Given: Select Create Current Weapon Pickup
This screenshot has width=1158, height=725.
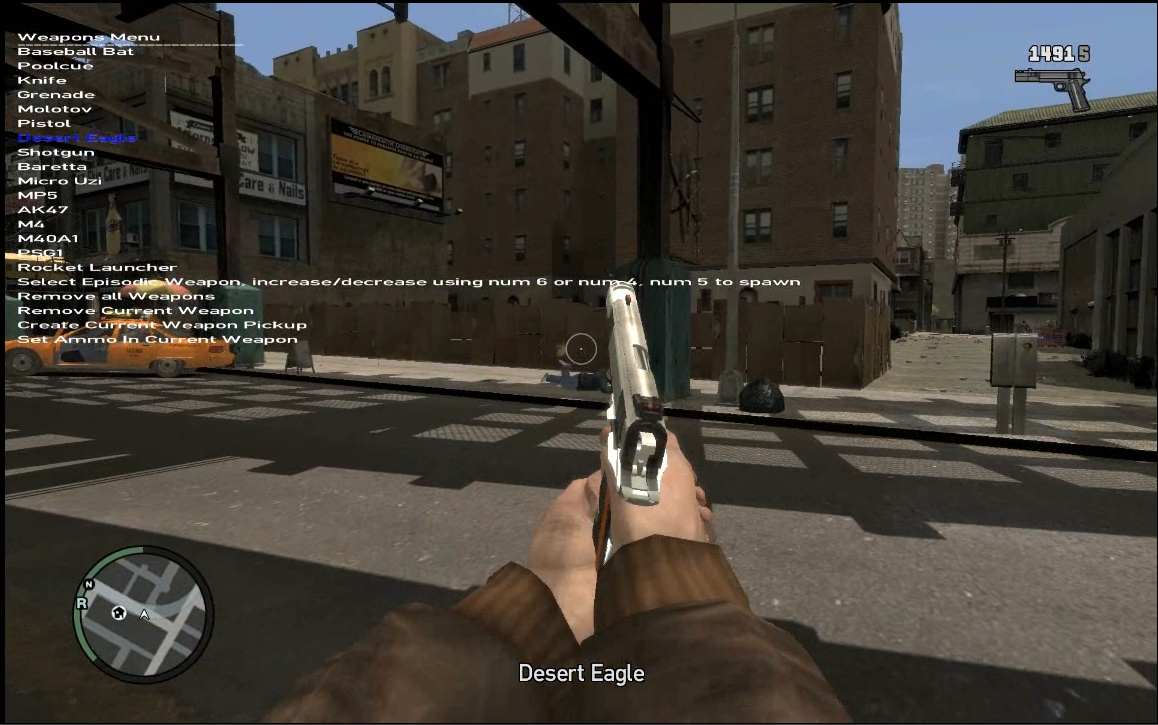Looking at the screenshot, I should pyautogui.click(x=162, y=325).
